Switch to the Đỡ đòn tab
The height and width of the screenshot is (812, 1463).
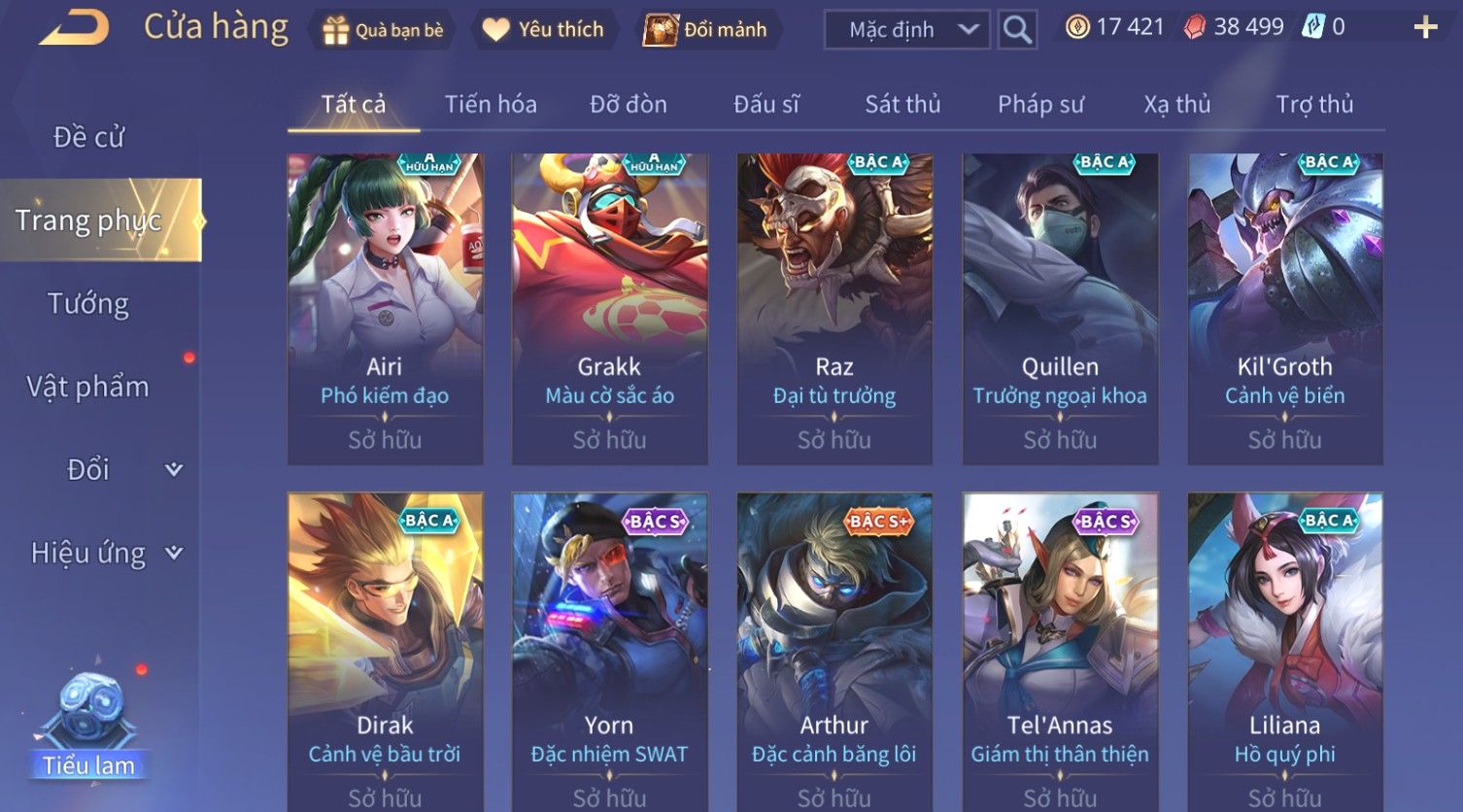coord(629,104)
